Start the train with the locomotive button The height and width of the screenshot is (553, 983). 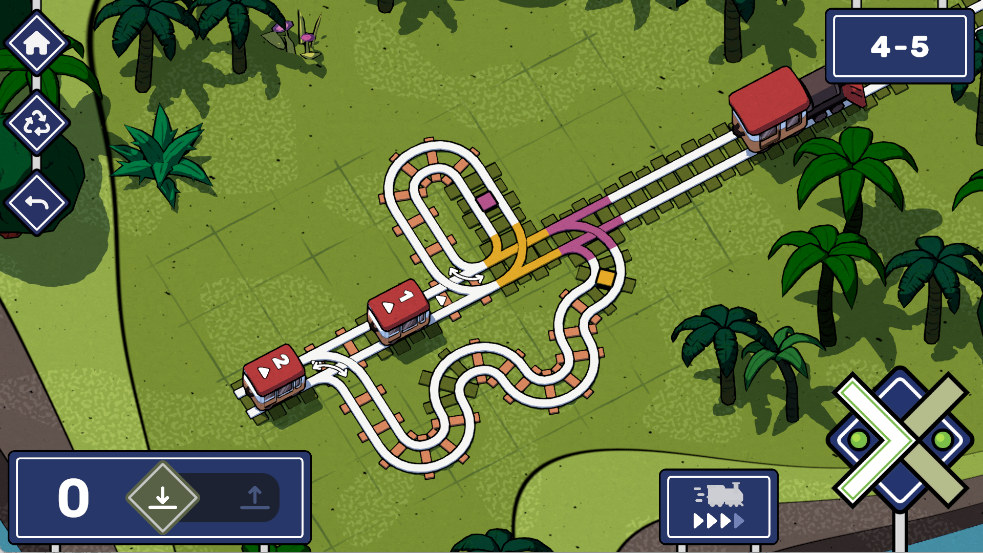point(718,506)
